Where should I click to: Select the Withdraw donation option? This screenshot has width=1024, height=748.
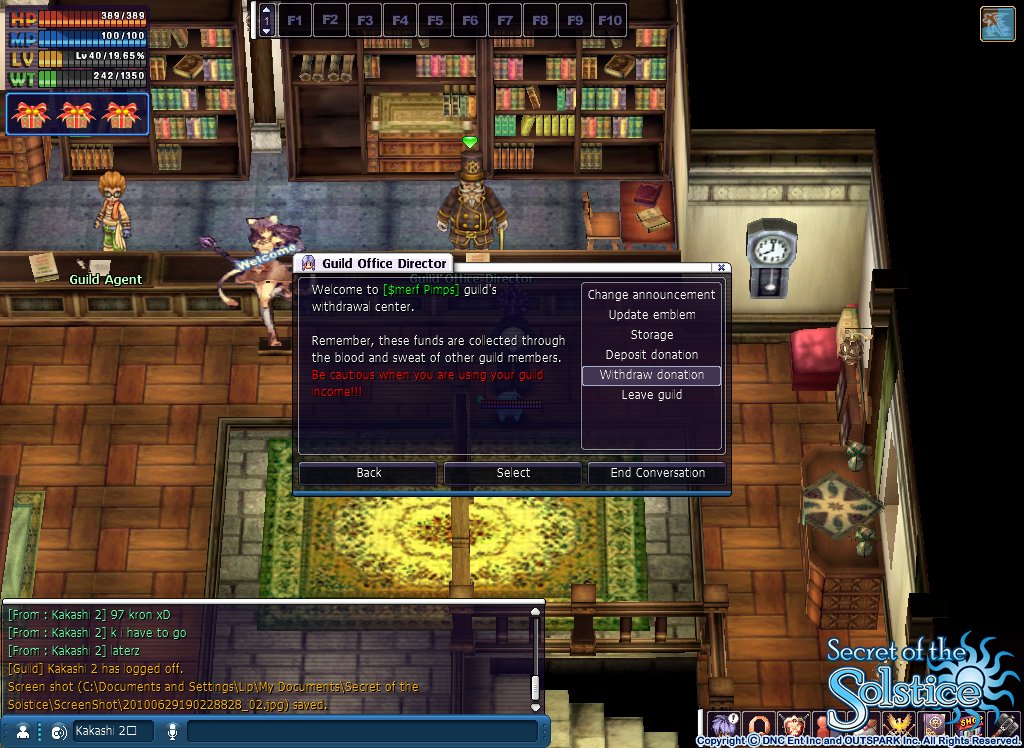651,375
